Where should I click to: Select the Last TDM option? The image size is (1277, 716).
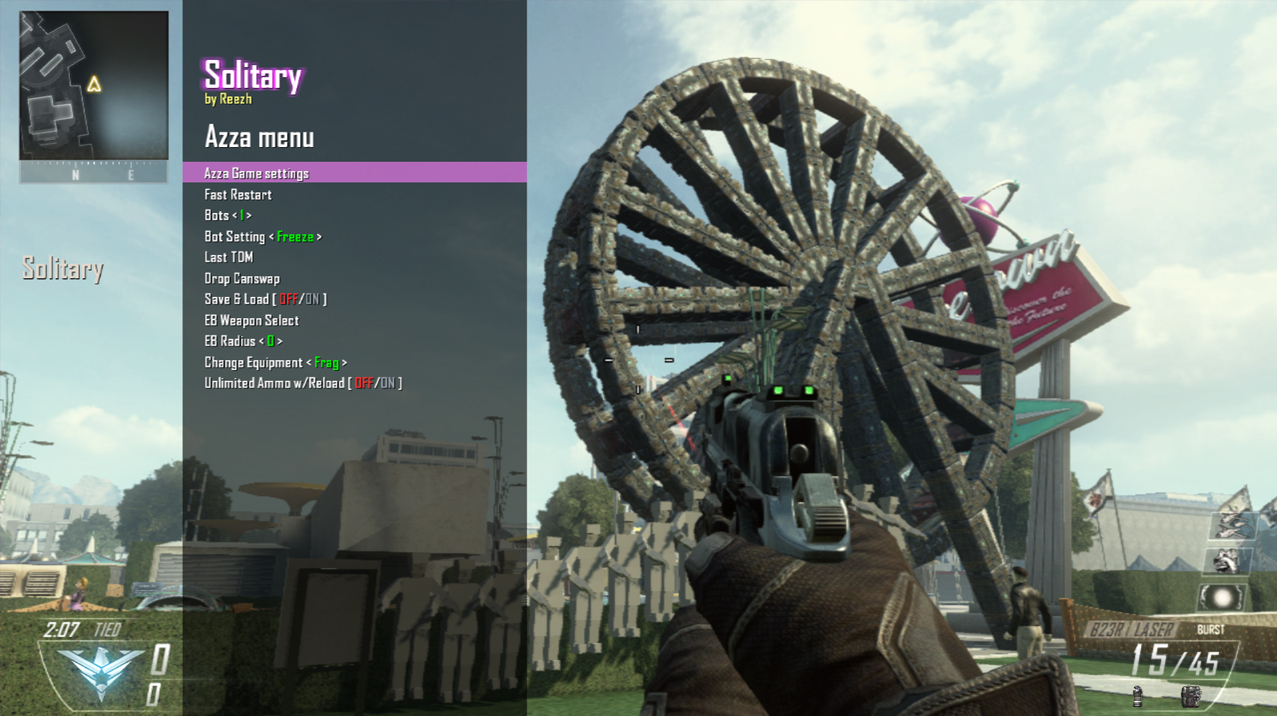[229, 258]
